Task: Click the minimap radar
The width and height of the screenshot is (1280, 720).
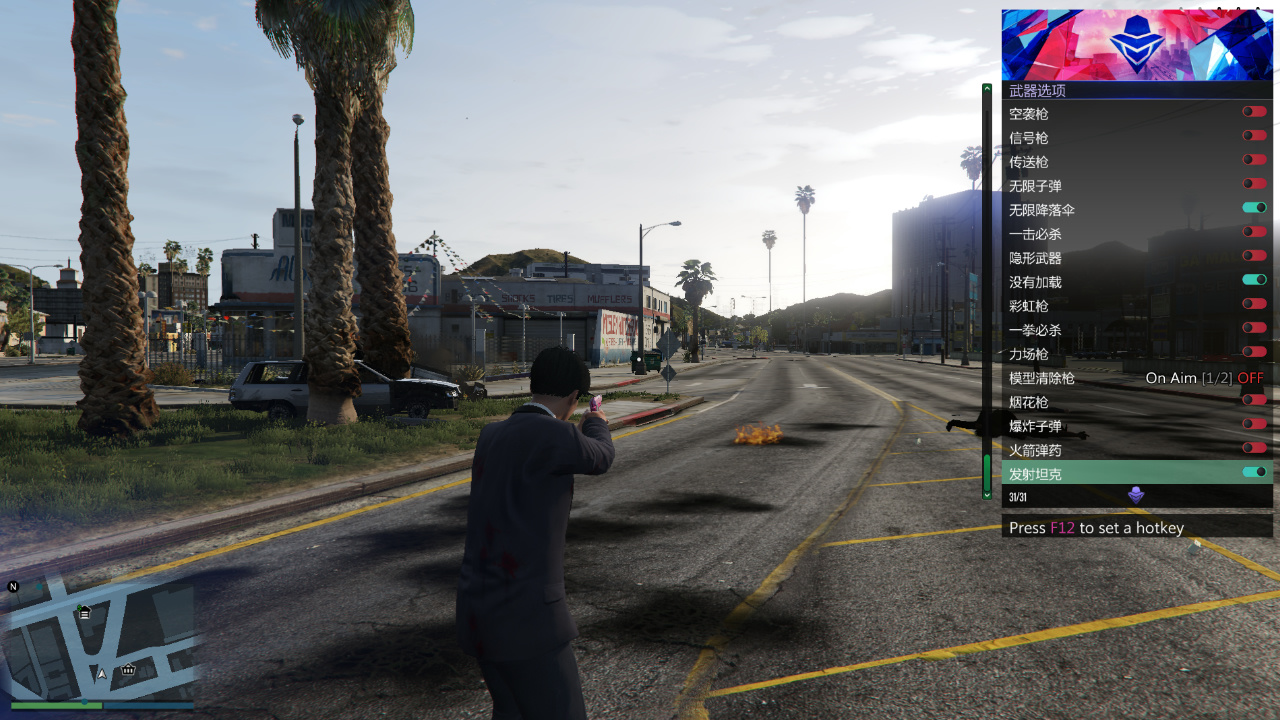Action: tap(102, 640)
